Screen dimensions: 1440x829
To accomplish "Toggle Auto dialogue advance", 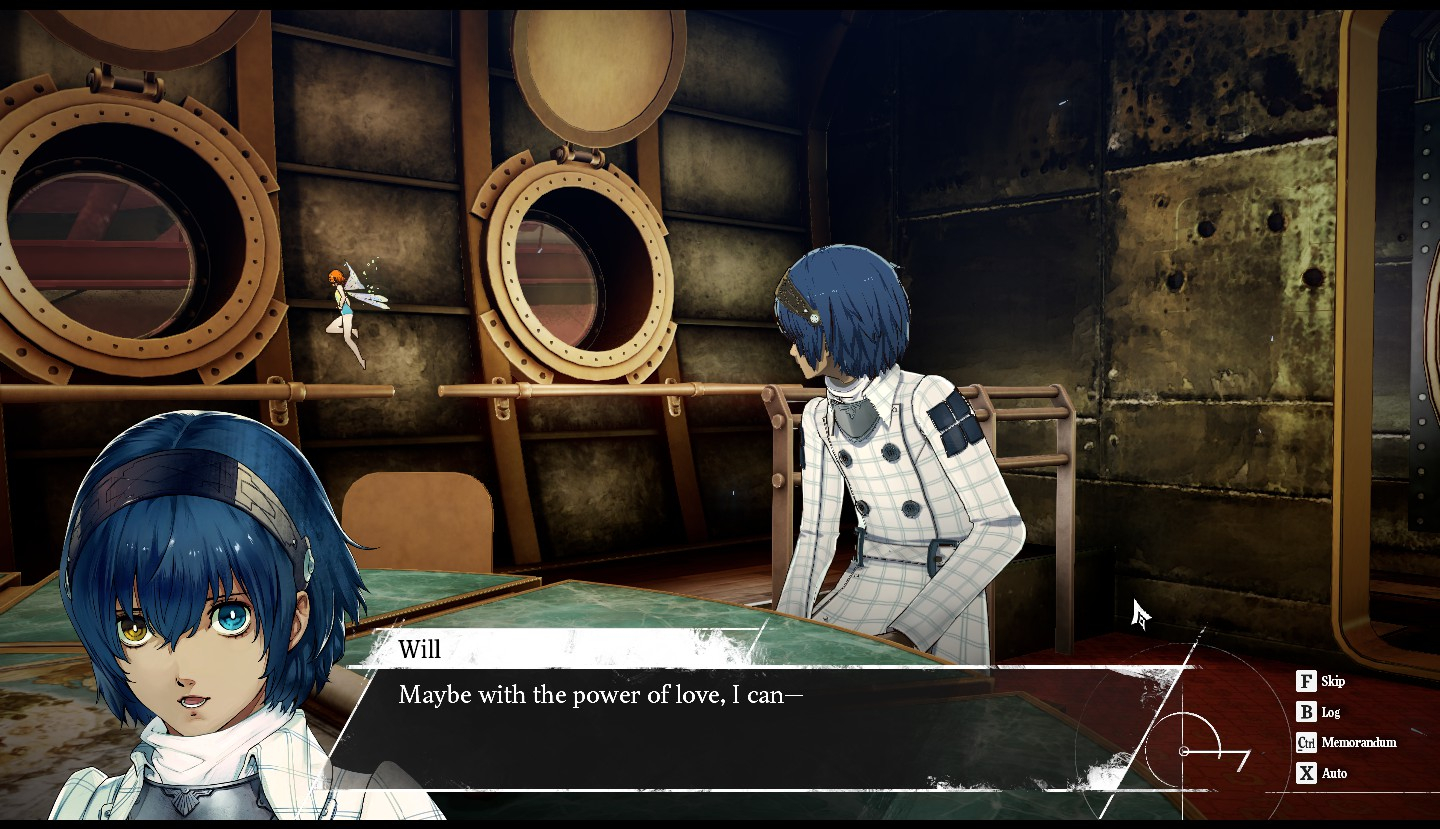I will 1322,774.
